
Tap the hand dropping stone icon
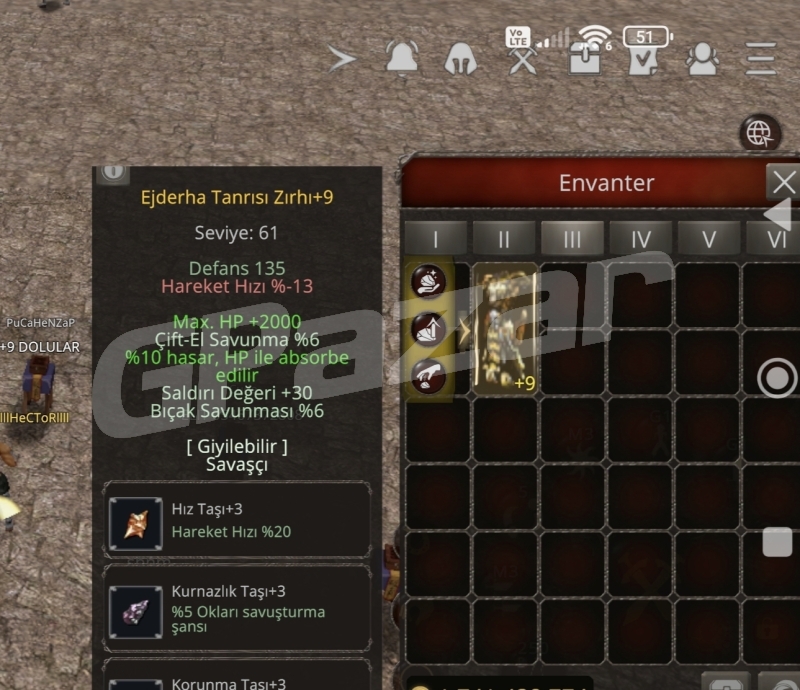tap(428, 375)
